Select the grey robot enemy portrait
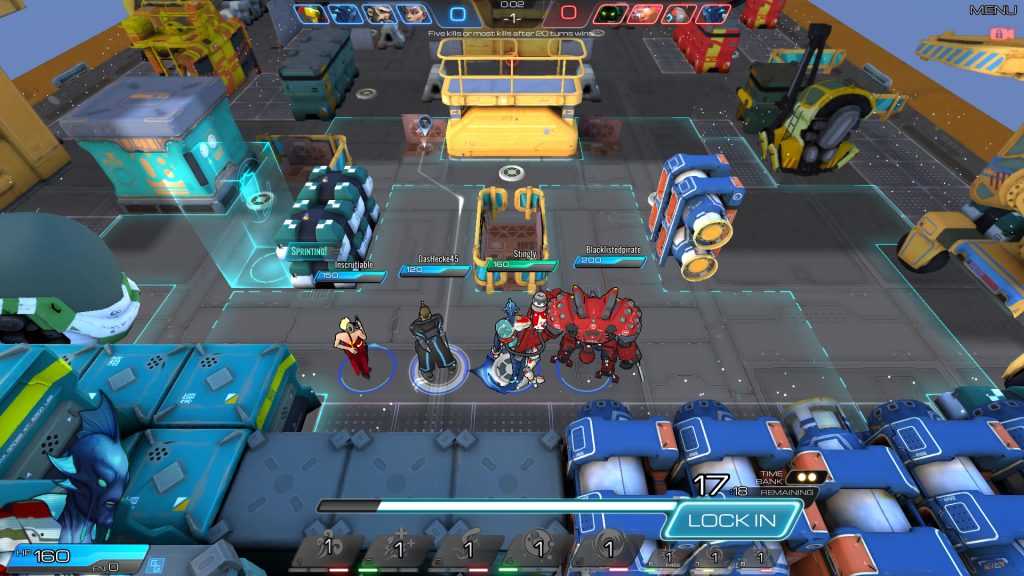 (x=679, y=14)
